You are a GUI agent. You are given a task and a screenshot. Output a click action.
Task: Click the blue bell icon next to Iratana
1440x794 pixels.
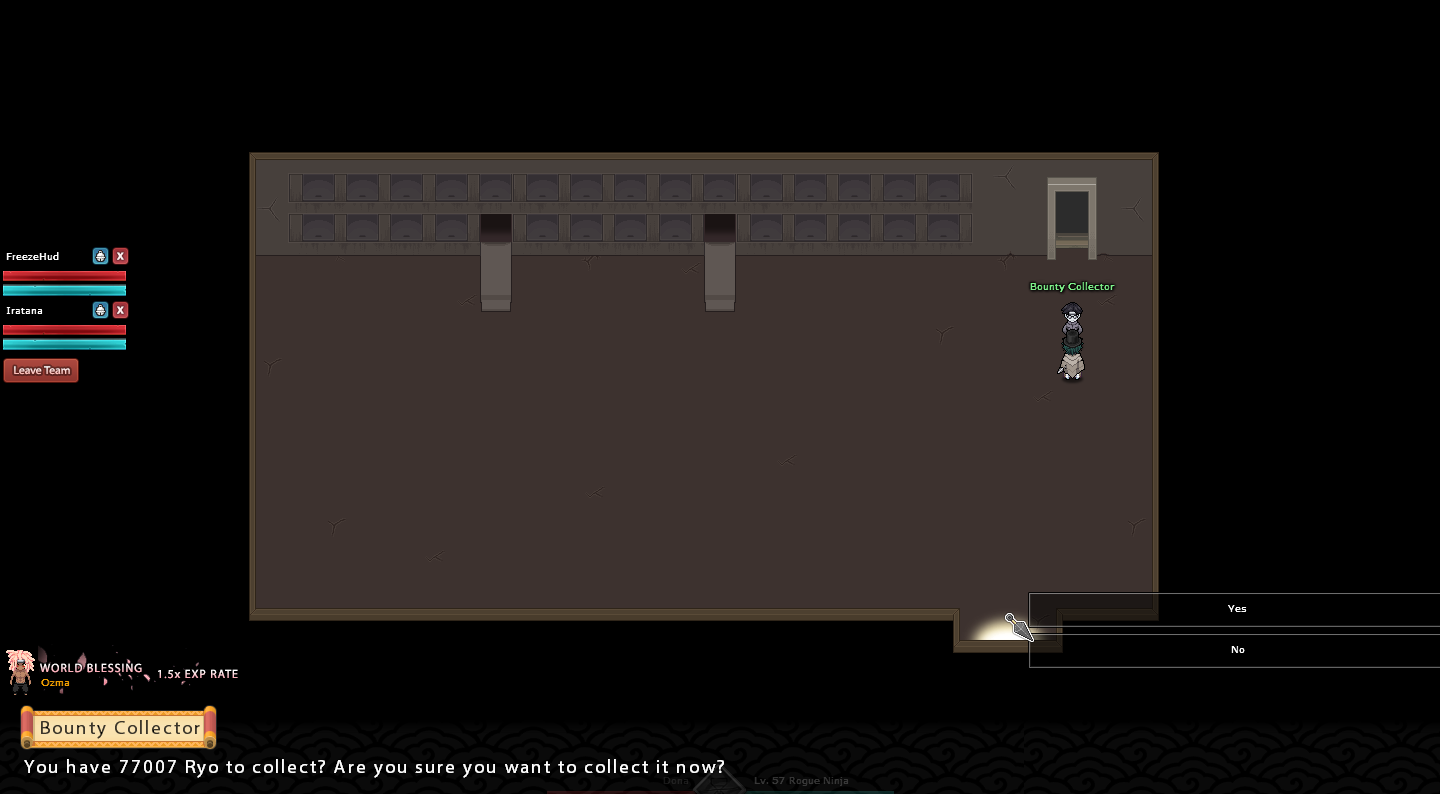coord(100,310)
